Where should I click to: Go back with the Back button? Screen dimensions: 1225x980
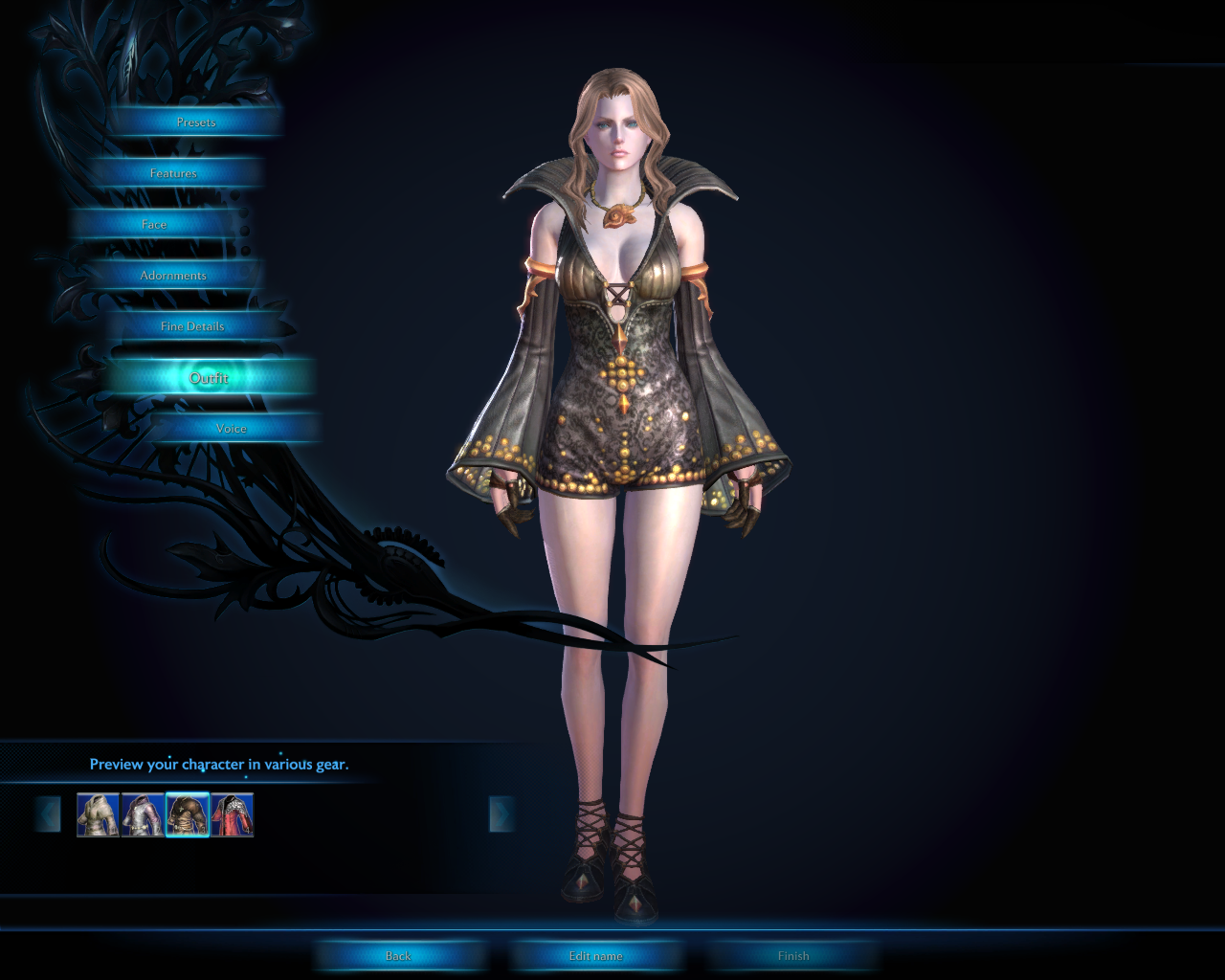(x=398, y=956)
